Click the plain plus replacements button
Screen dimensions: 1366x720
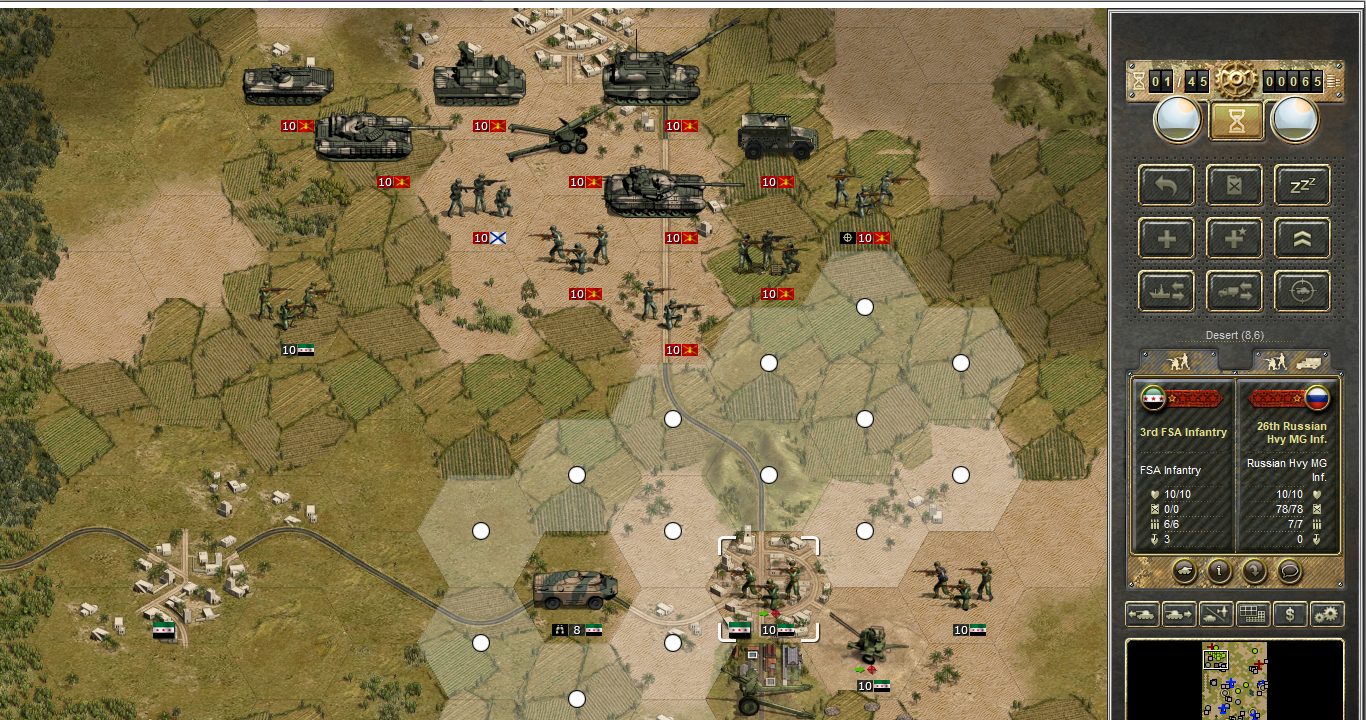click(1166, 238)
